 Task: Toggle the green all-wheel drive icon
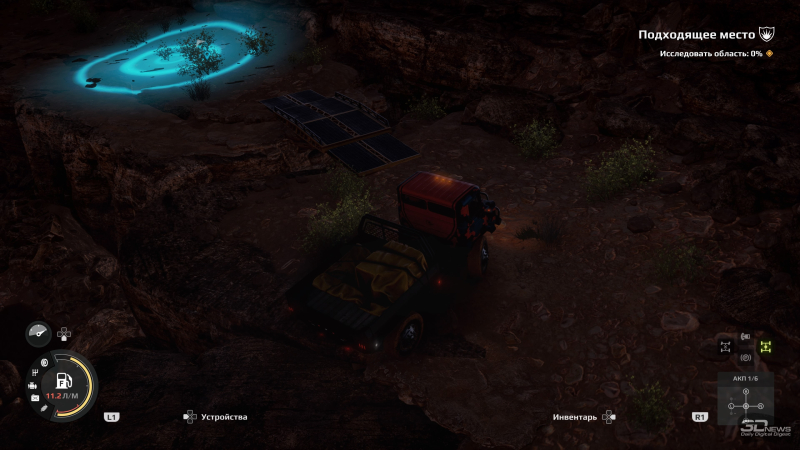click(766, 347)
